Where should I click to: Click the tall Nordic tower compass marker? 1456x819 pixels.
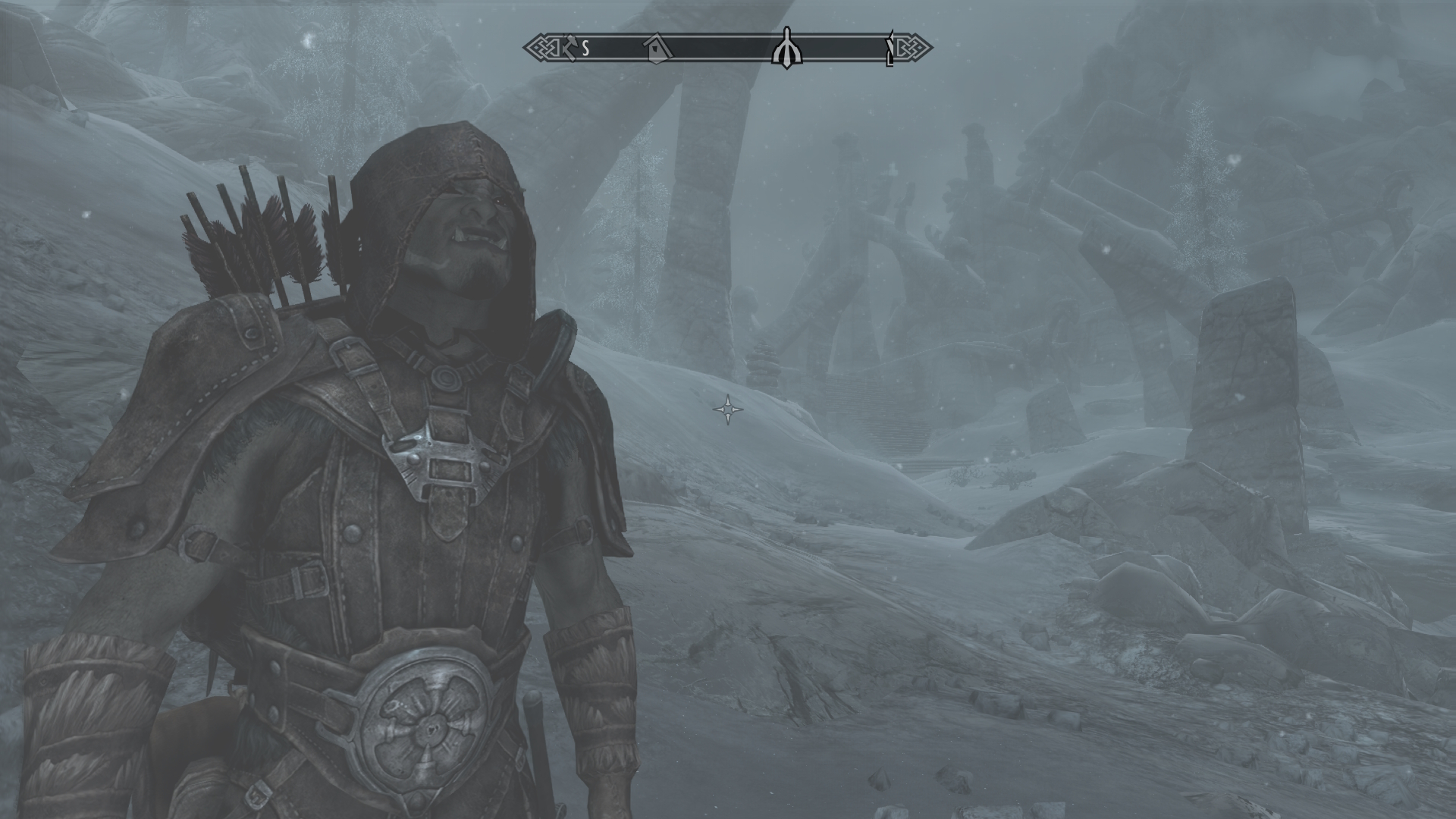786,48
